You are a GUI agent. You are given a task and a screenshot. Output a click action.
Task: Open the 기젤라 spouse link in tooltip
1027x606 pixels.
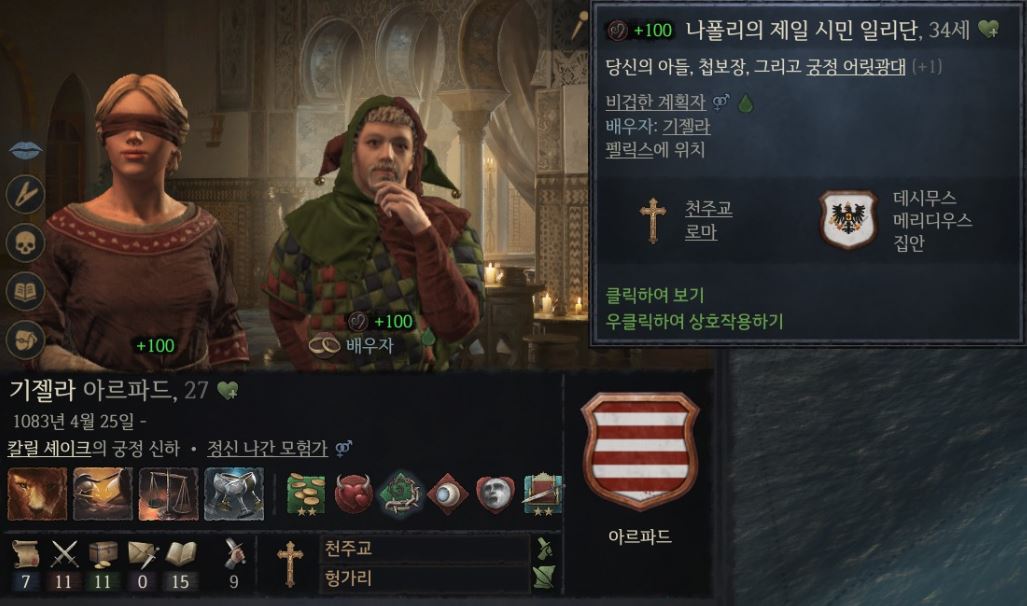(x=686, y=126)
